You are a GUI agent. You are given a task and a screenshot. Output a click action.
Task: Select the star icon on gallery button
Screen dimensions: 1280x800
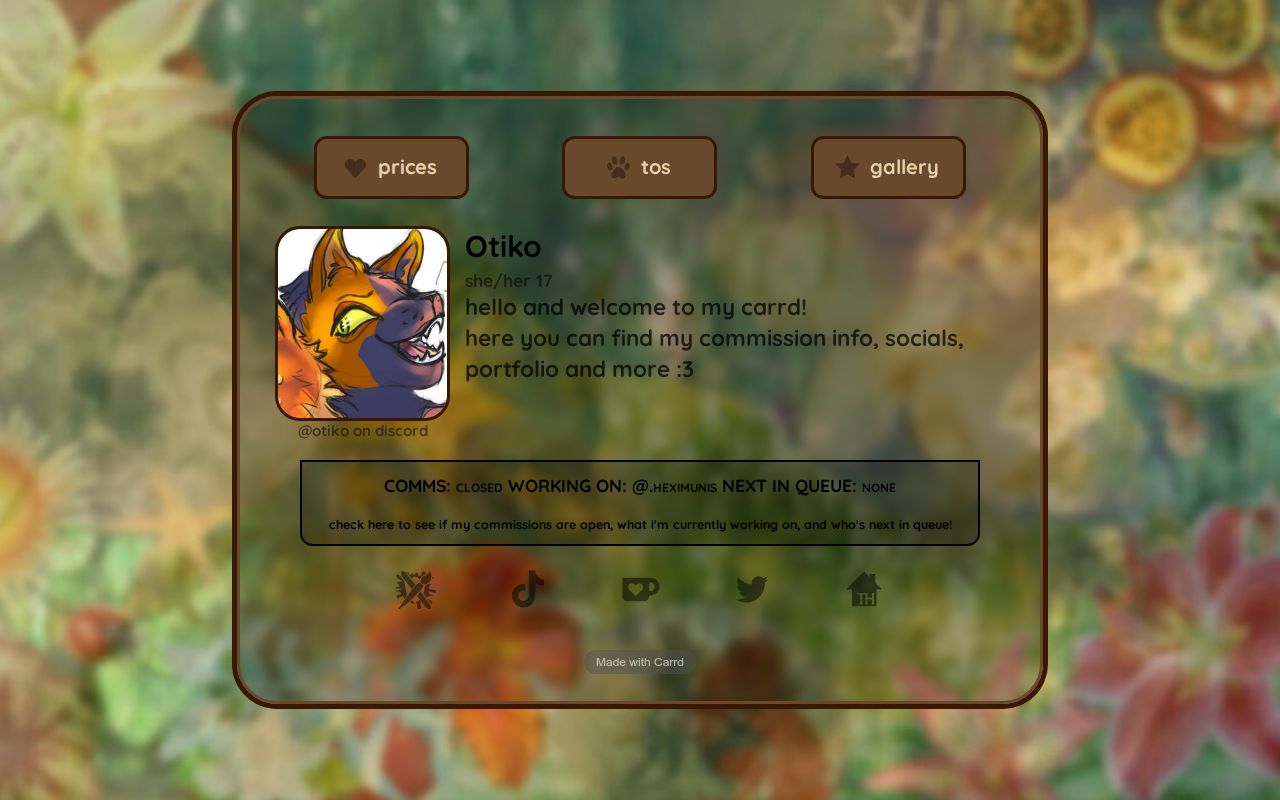(846, 167)
